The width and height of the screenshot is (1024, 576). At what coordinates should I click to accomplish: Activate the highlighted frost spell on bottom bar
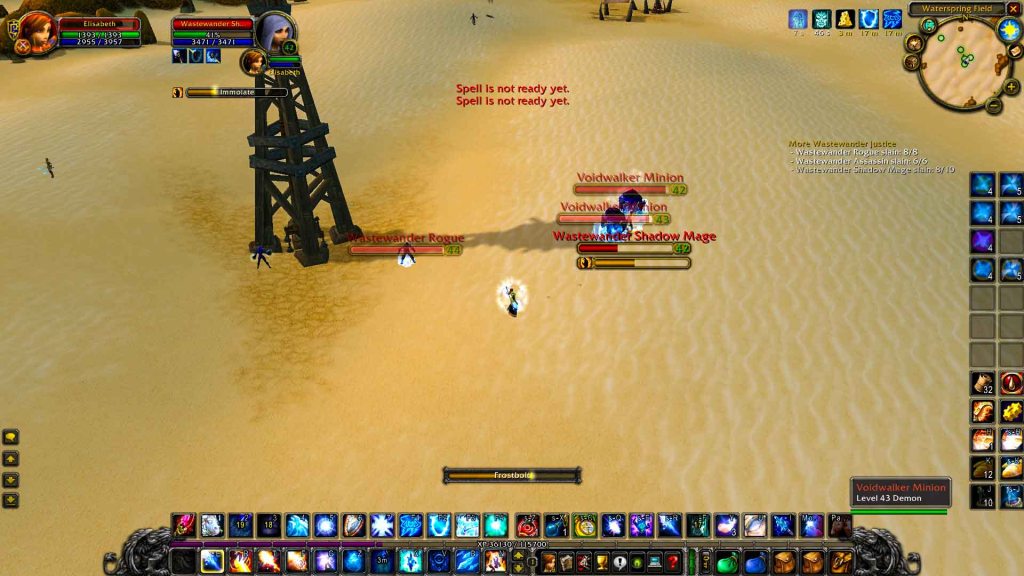pyautogui.click(x=212, y=560)
